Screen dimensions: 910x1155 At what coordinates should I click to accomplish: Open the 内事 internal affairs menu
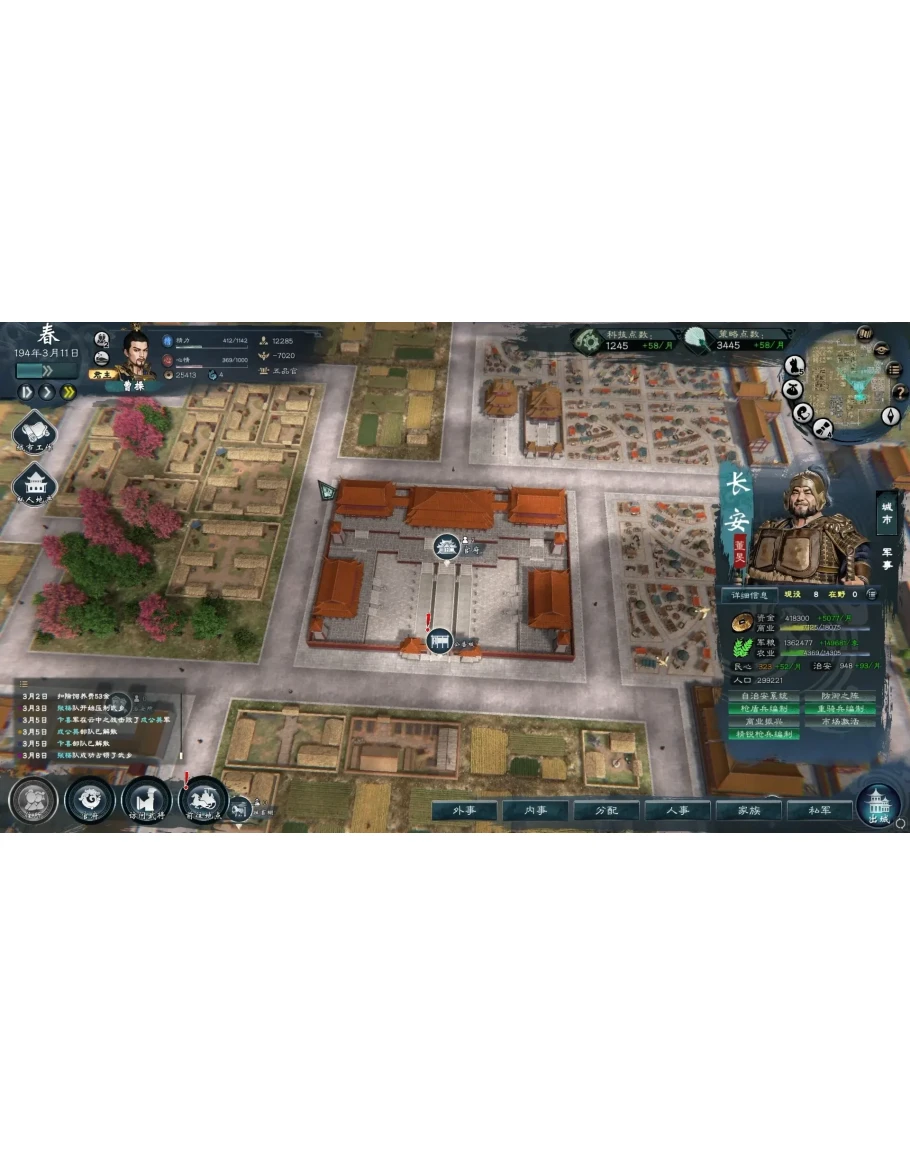tap(536, 810)
